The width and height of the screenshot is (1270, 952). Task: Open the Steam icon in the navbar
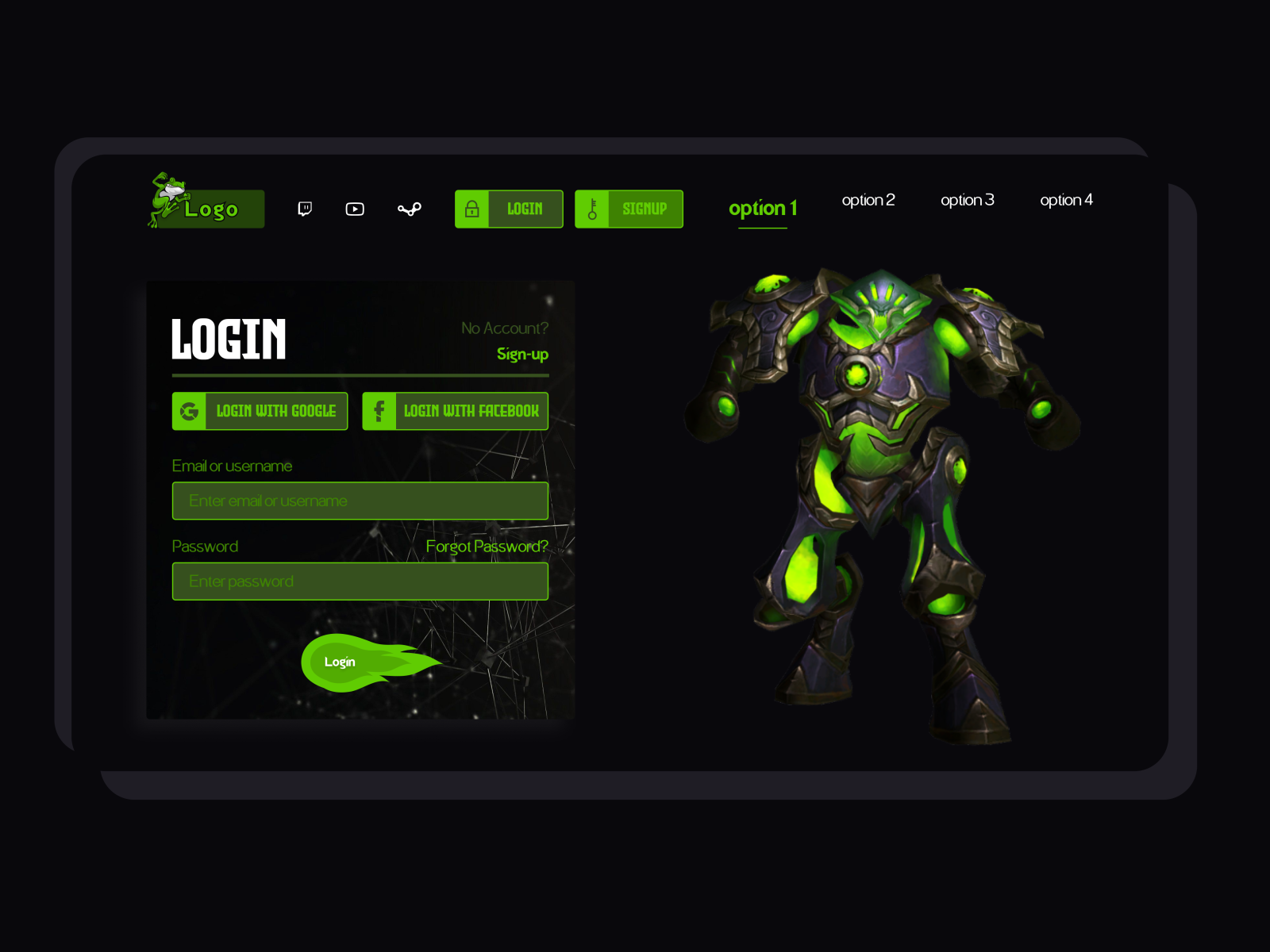(409, 209)
